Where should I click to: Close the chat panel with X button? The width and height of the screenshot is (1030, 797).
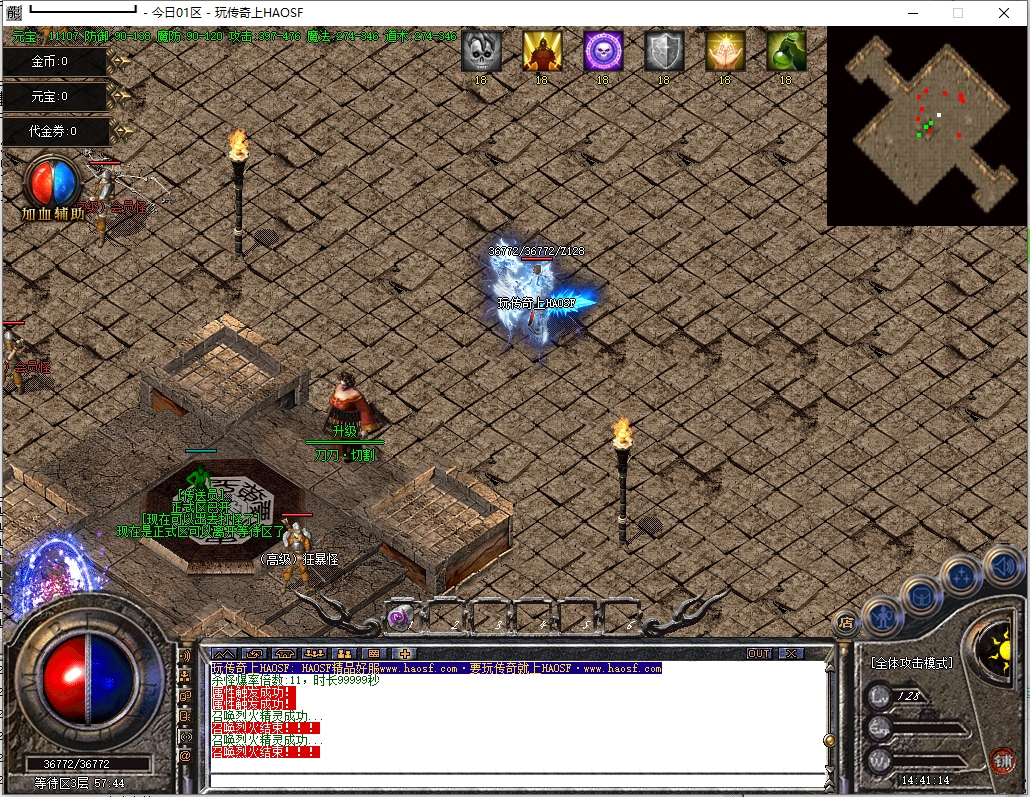[x=791, y=654]
